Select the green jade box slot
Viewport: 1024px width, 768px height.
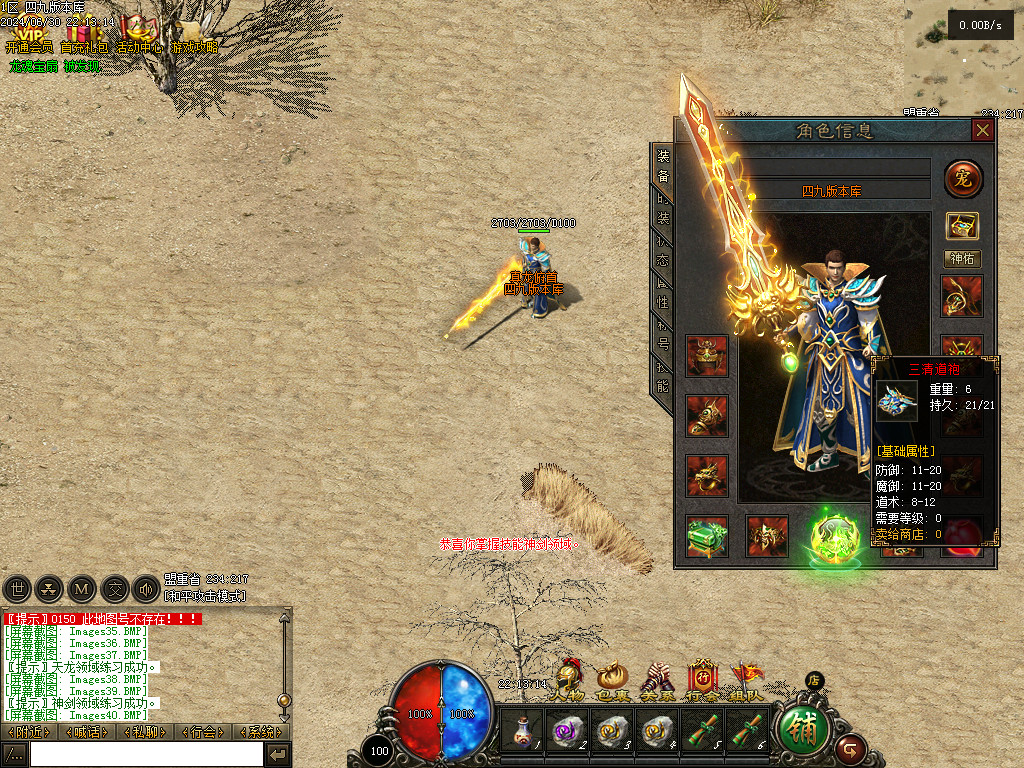click(707, 536)
